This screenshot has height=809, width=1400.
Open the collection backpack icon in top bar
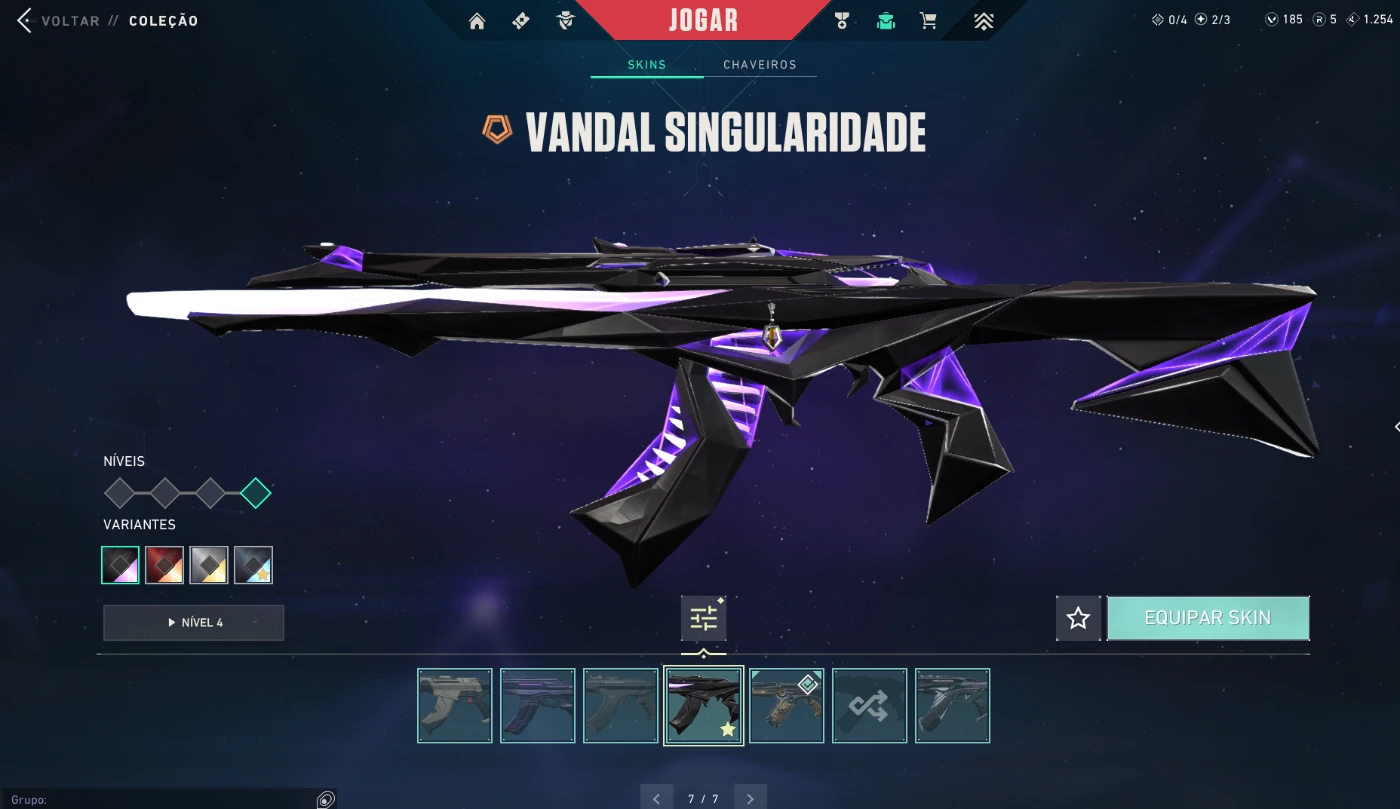pos(885,21)
